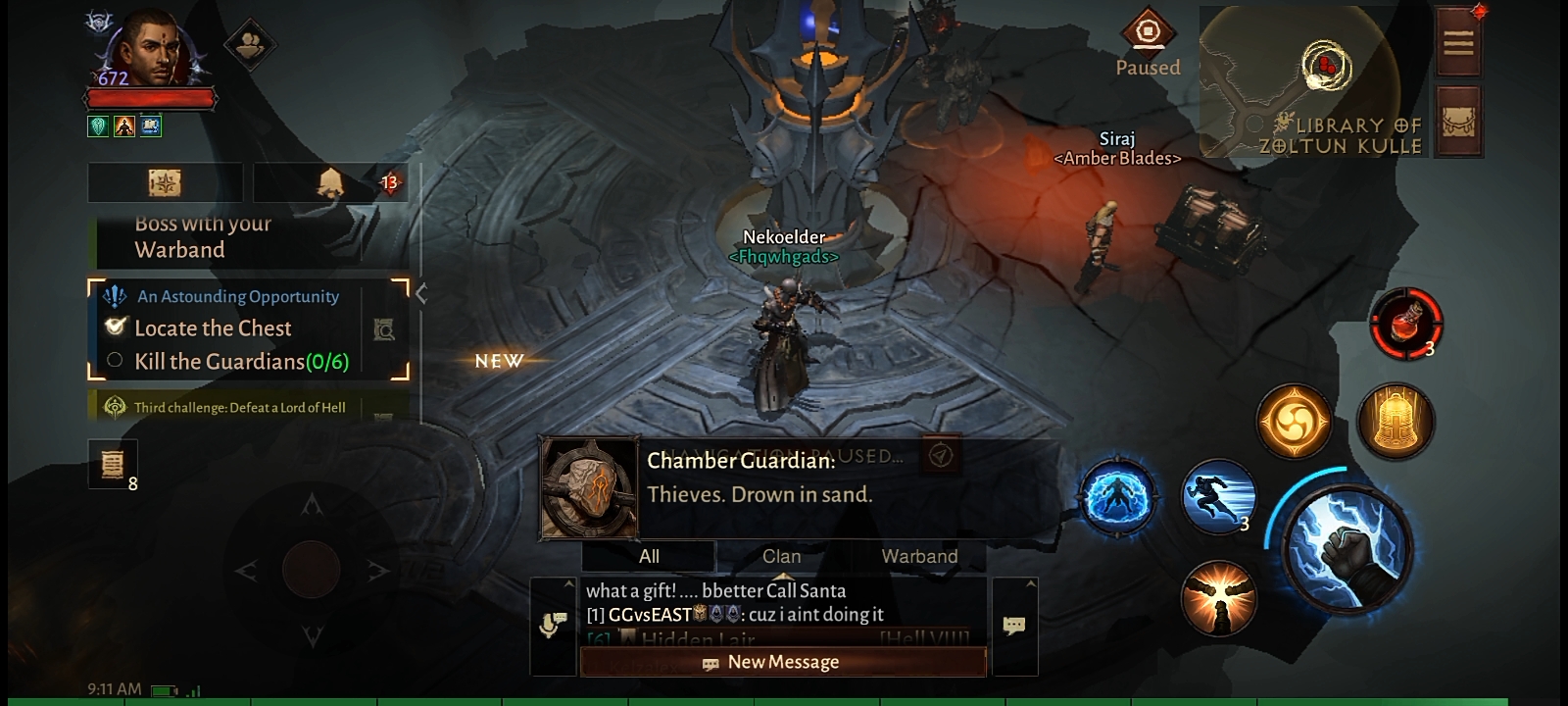Open the inventory bag icon
This screenshot has height=706, width=1568.
pyautogui.click(x=1457, y=121)
